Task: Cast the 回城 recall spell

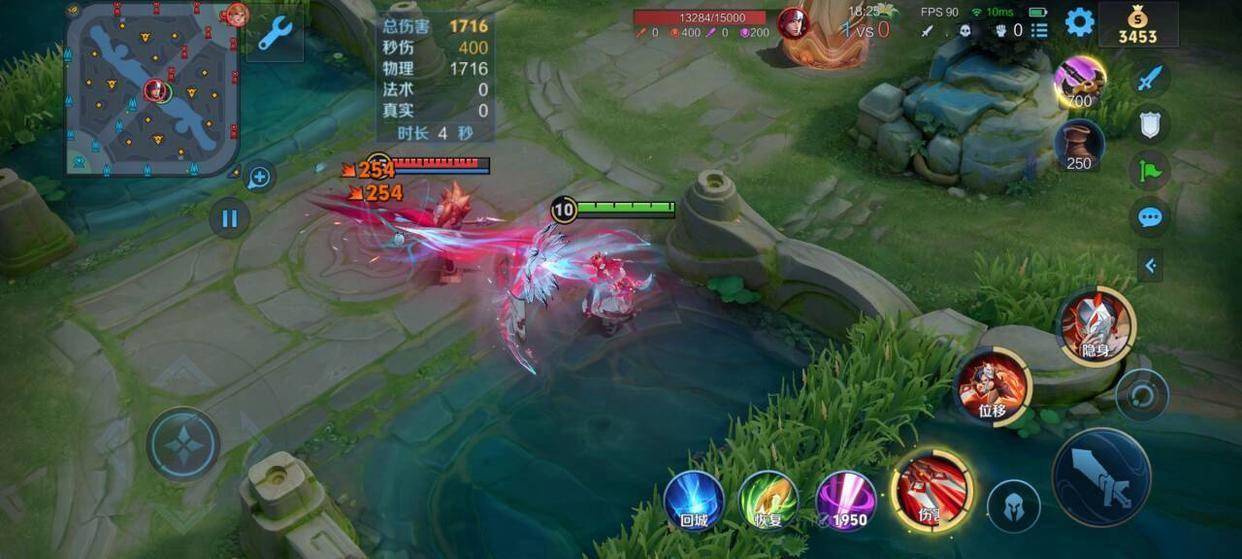Action: click(x=694, y=498)
